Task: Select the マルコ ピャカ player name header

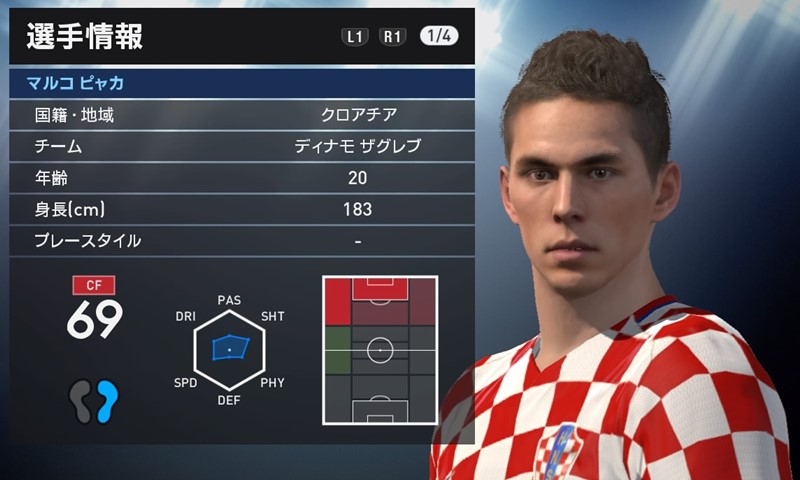Action: 242,83
